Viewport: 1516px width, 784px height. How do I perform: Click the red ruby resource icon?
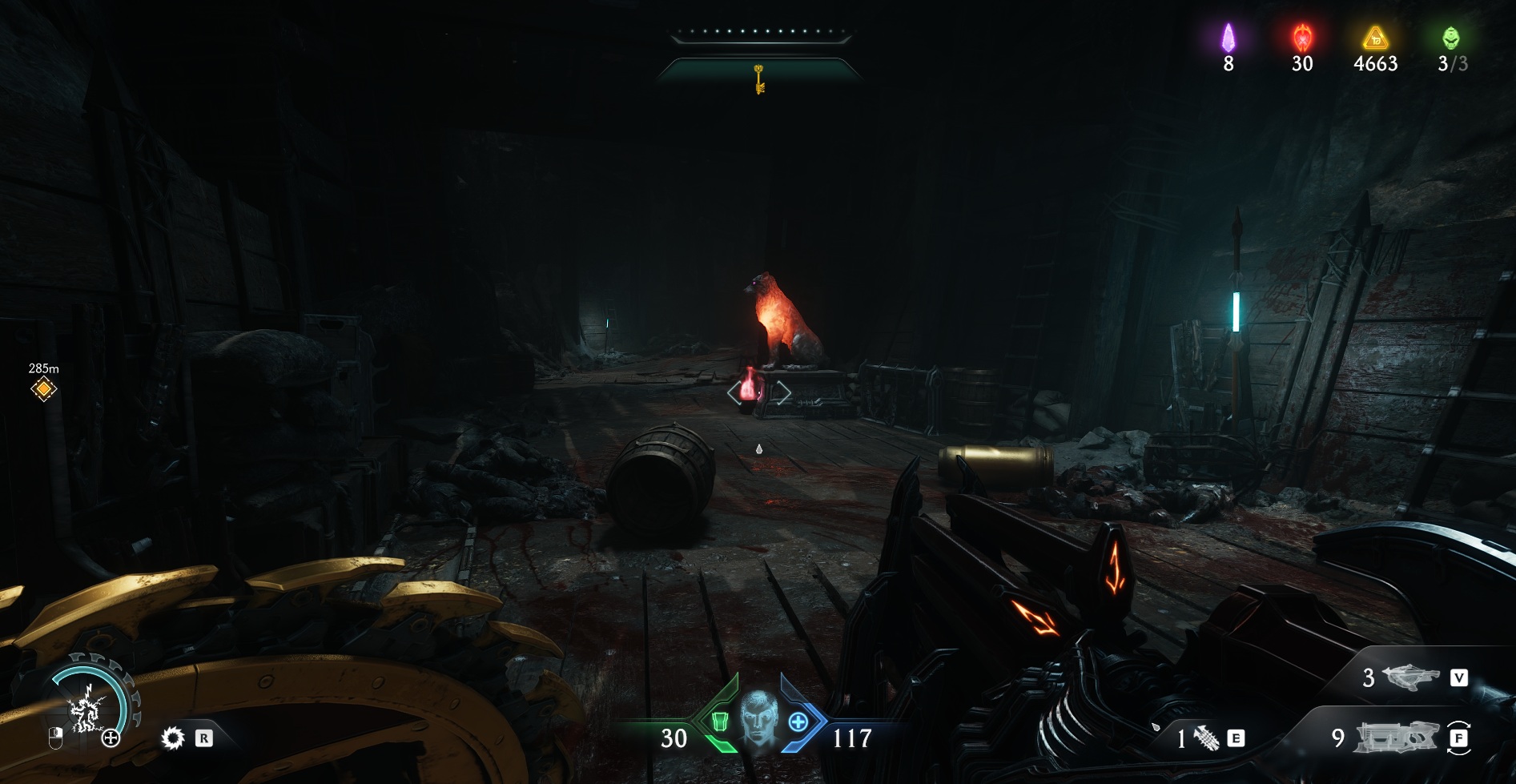tap(1302, 38)
